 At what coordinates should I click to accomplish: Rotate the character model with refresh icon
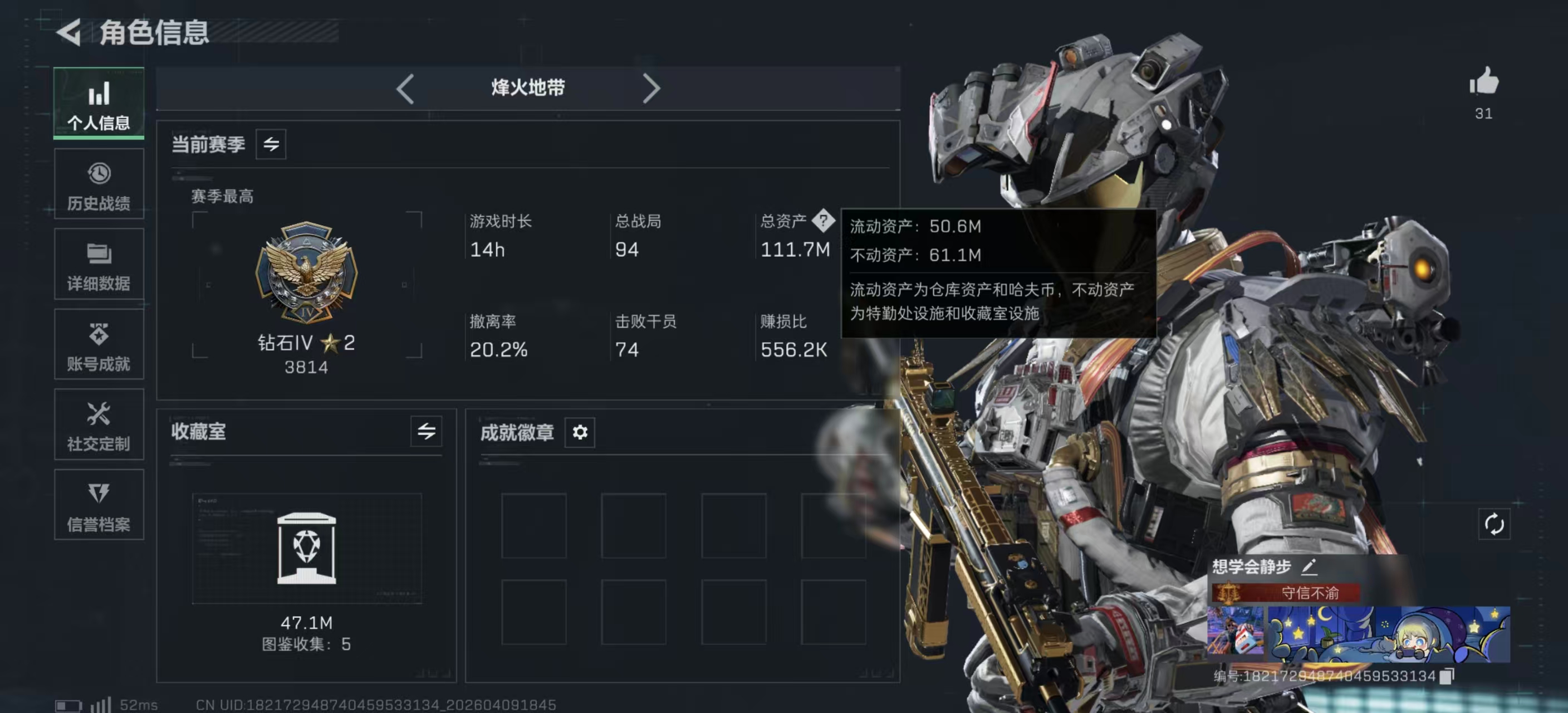coord(1494,524)
